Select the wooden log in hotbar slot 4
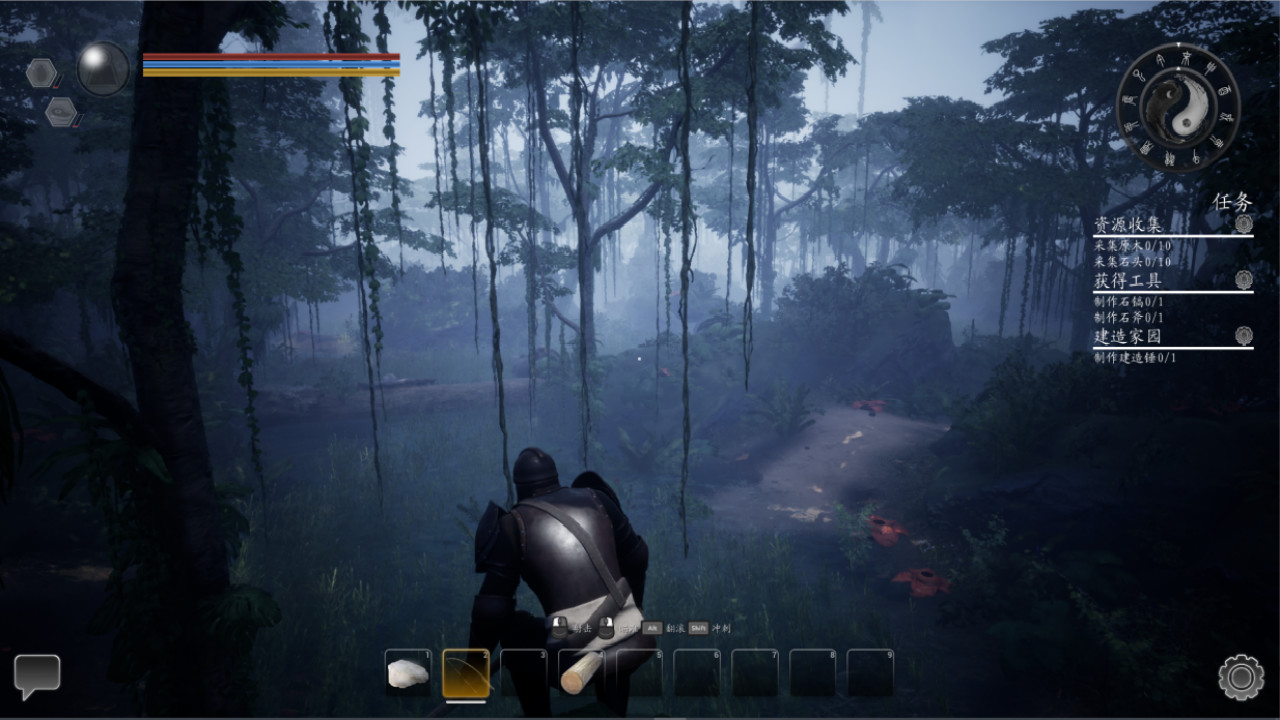Viewport: 1280px width, 720px height. [581, 673]
